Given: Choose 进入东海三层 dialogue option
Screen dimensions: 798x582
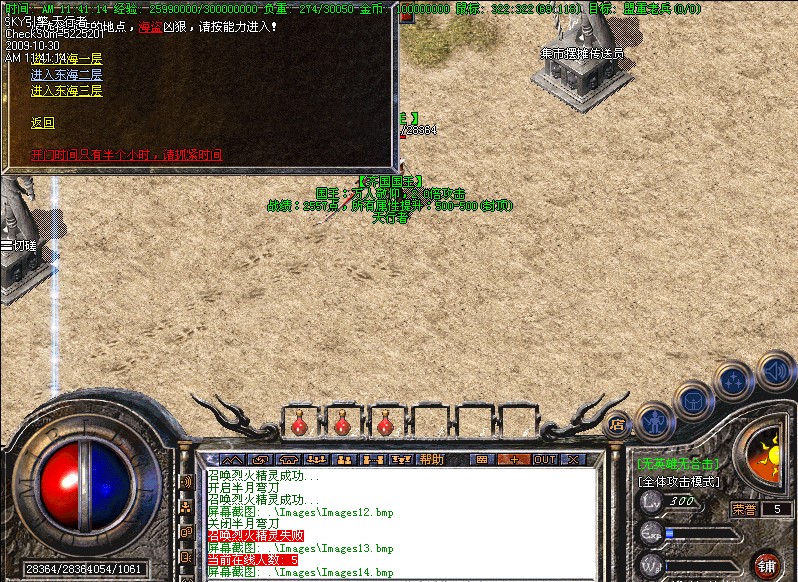Looking at the screenshot, I should pyautogui.click(x=66, y=91).
